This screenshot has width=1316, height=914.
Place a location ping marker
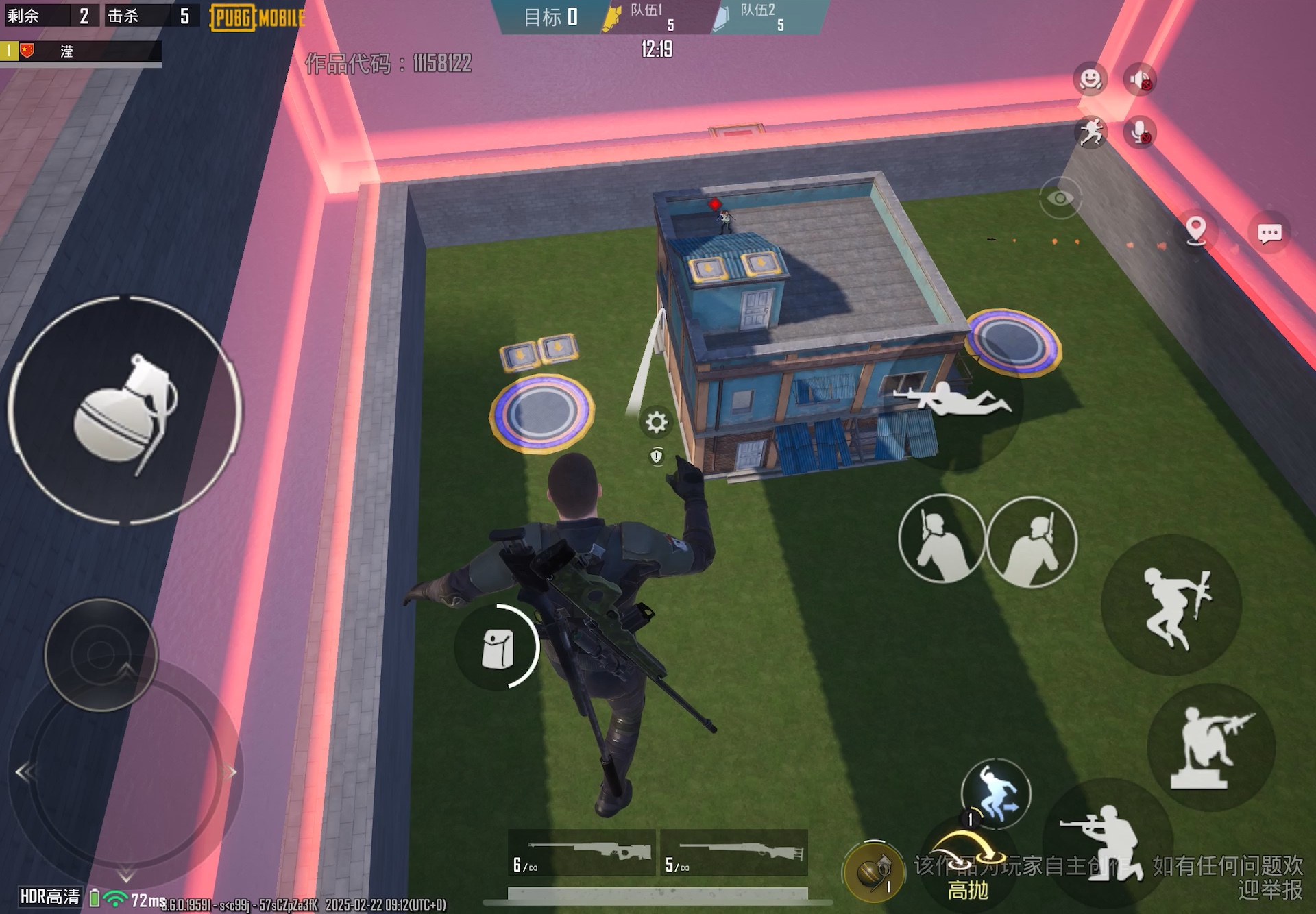point(1195,232)
